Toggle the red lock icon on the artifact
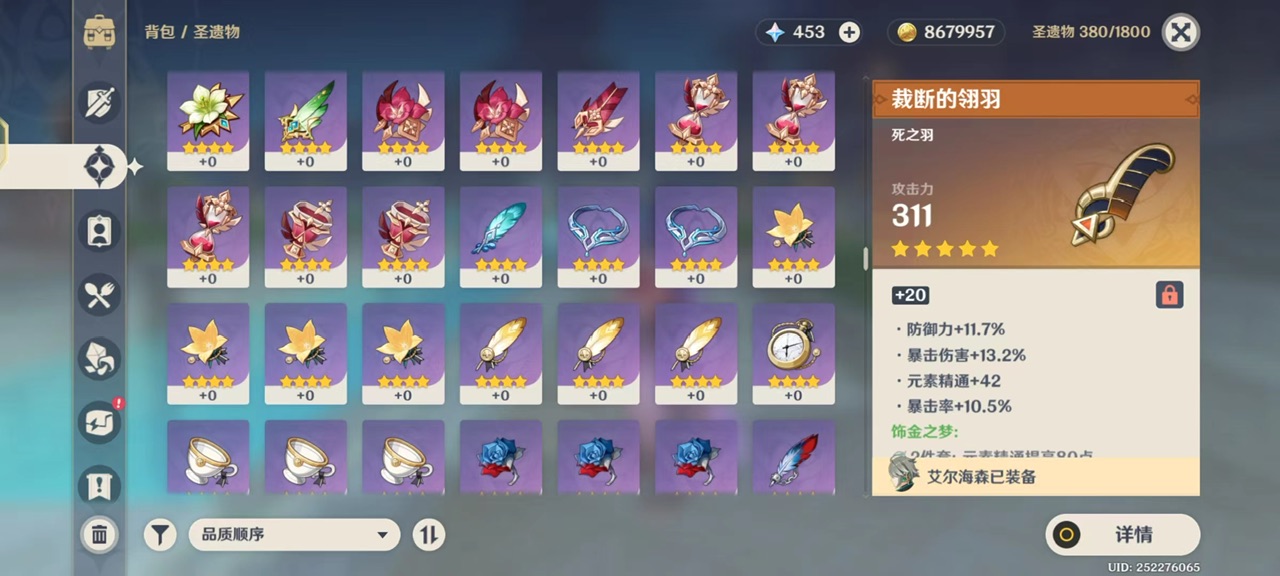 click(1168, 294)
